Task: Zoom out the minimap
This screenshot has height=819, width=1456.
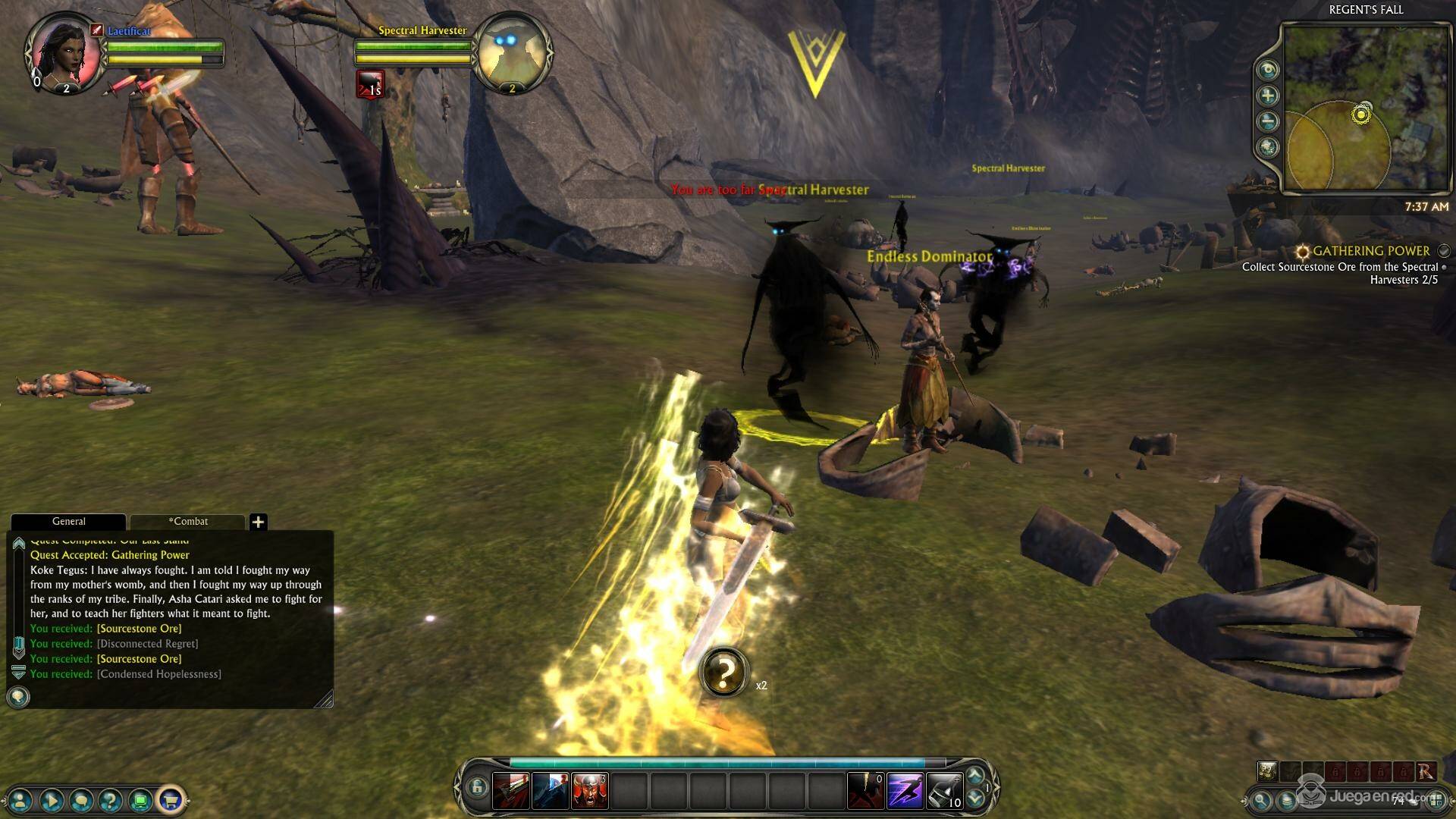Action: tap(1267, 121)
